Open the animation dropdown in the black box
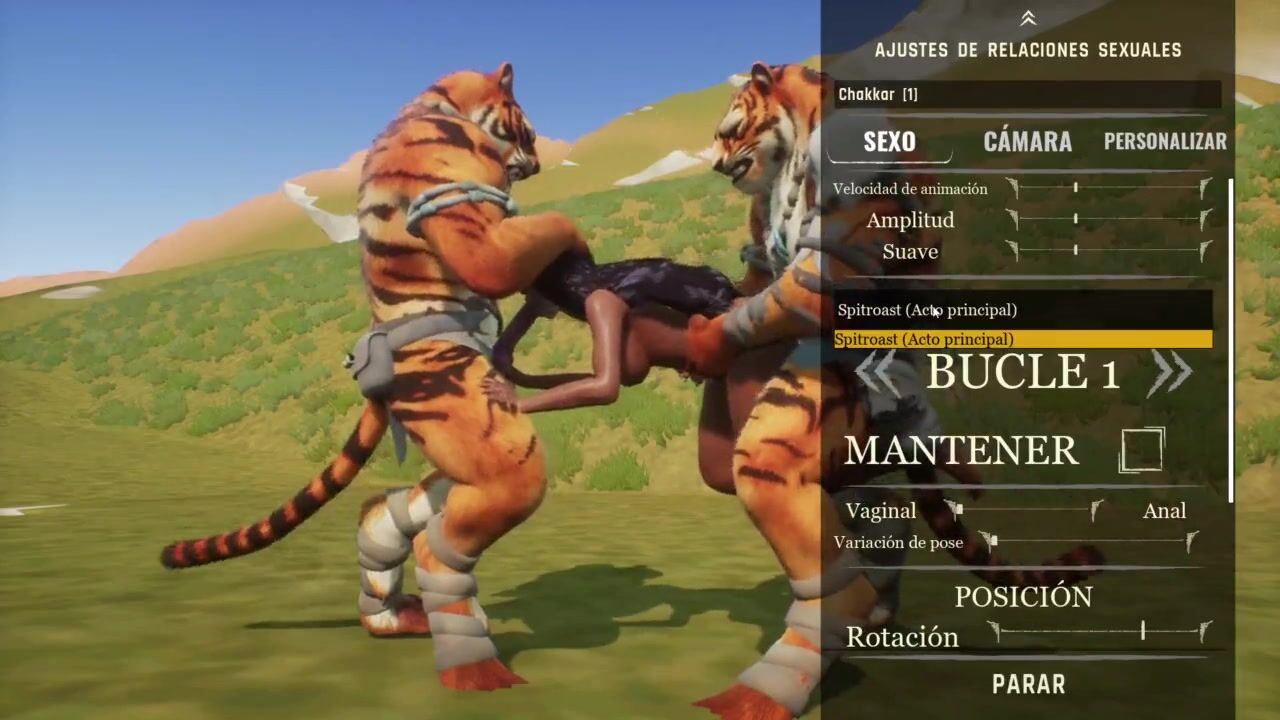This screenshot has height=720, width=1280. click(x=1023, y=310)
